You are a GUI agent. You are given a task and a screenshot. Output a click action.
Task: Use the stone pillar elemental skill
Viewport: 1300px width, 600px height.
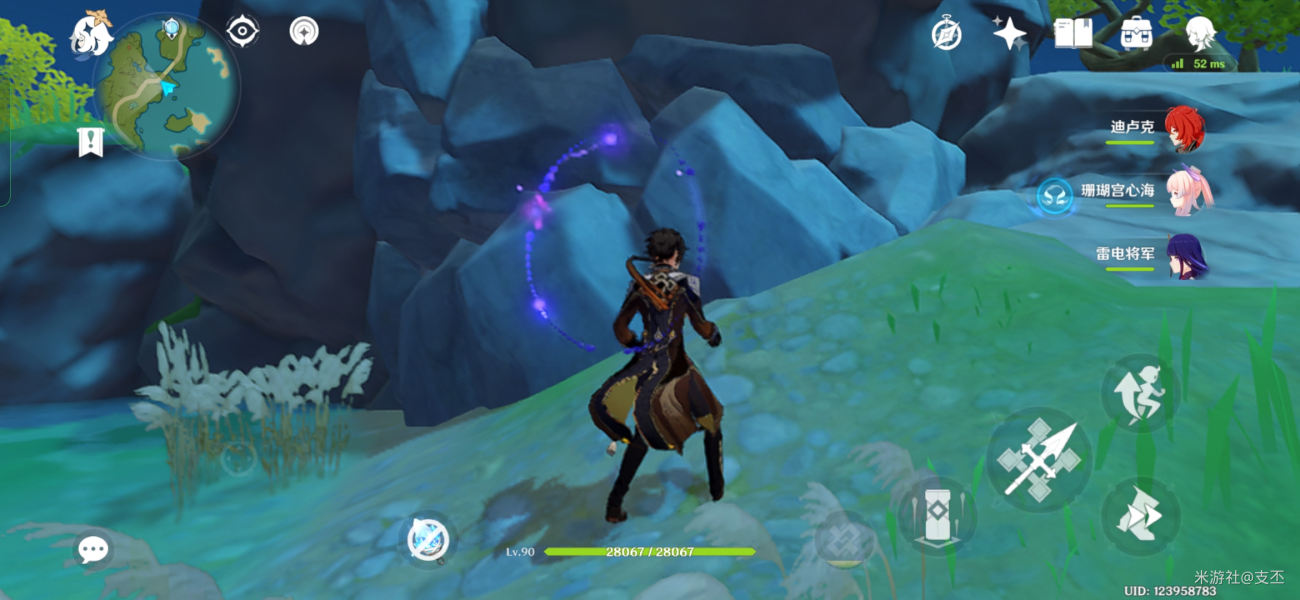pyautogui.click(x=936, y=516)
